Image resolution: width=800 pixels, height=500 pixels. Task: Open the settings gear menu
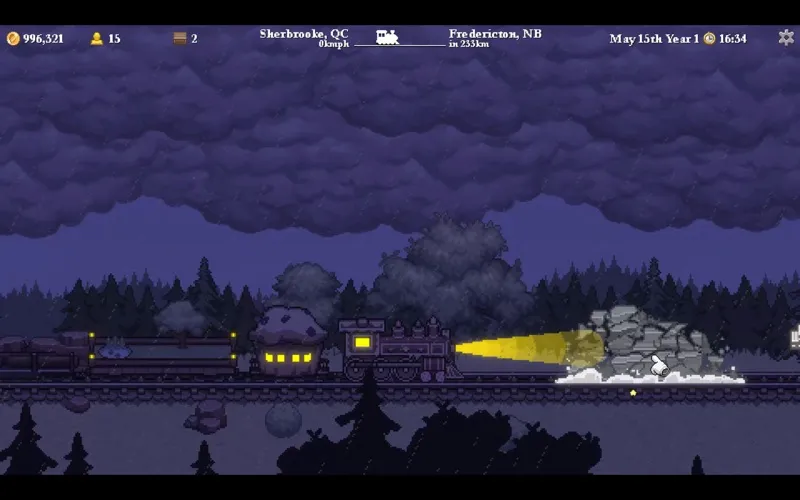click(x=785, y=38)
